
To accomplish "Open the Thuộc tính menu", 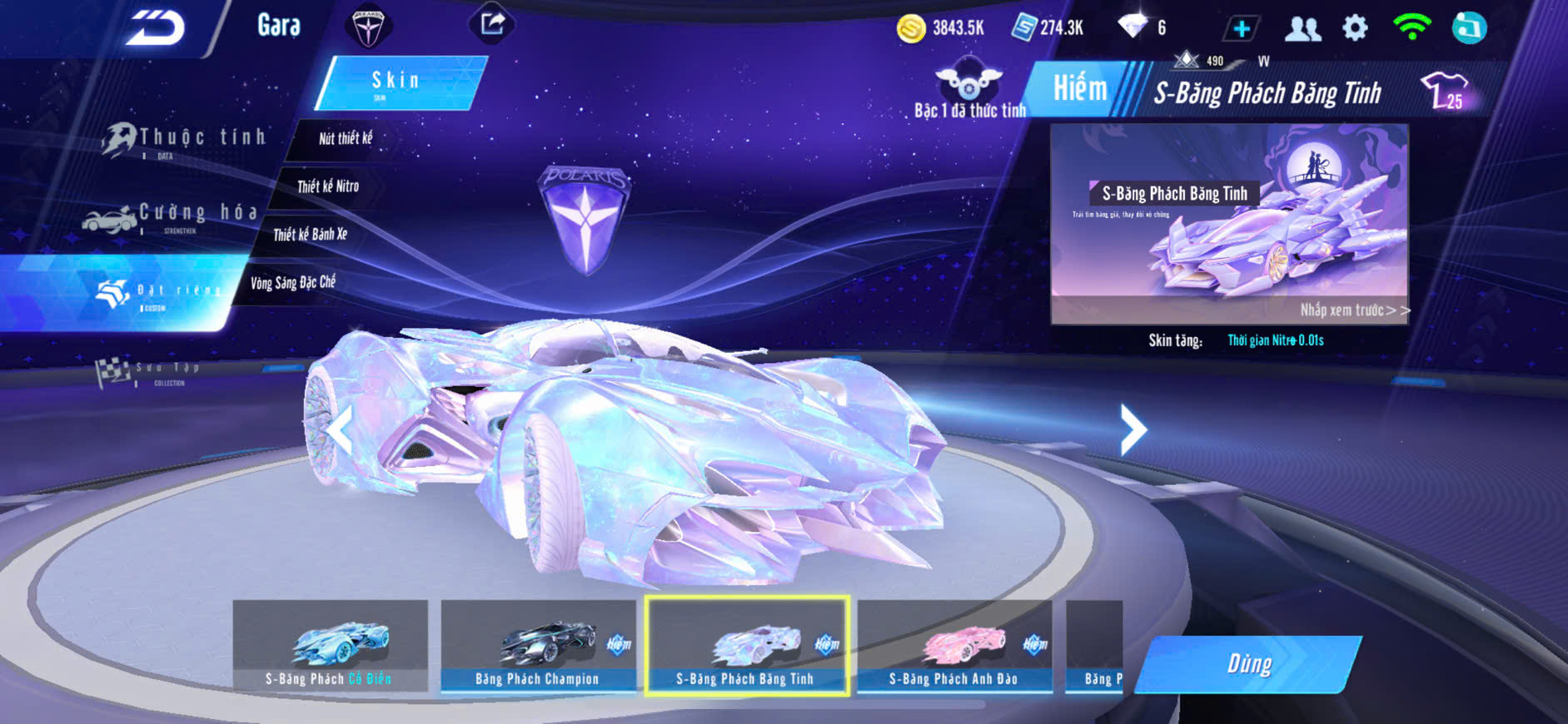I will pyautogui.click(x=186, y=139).
